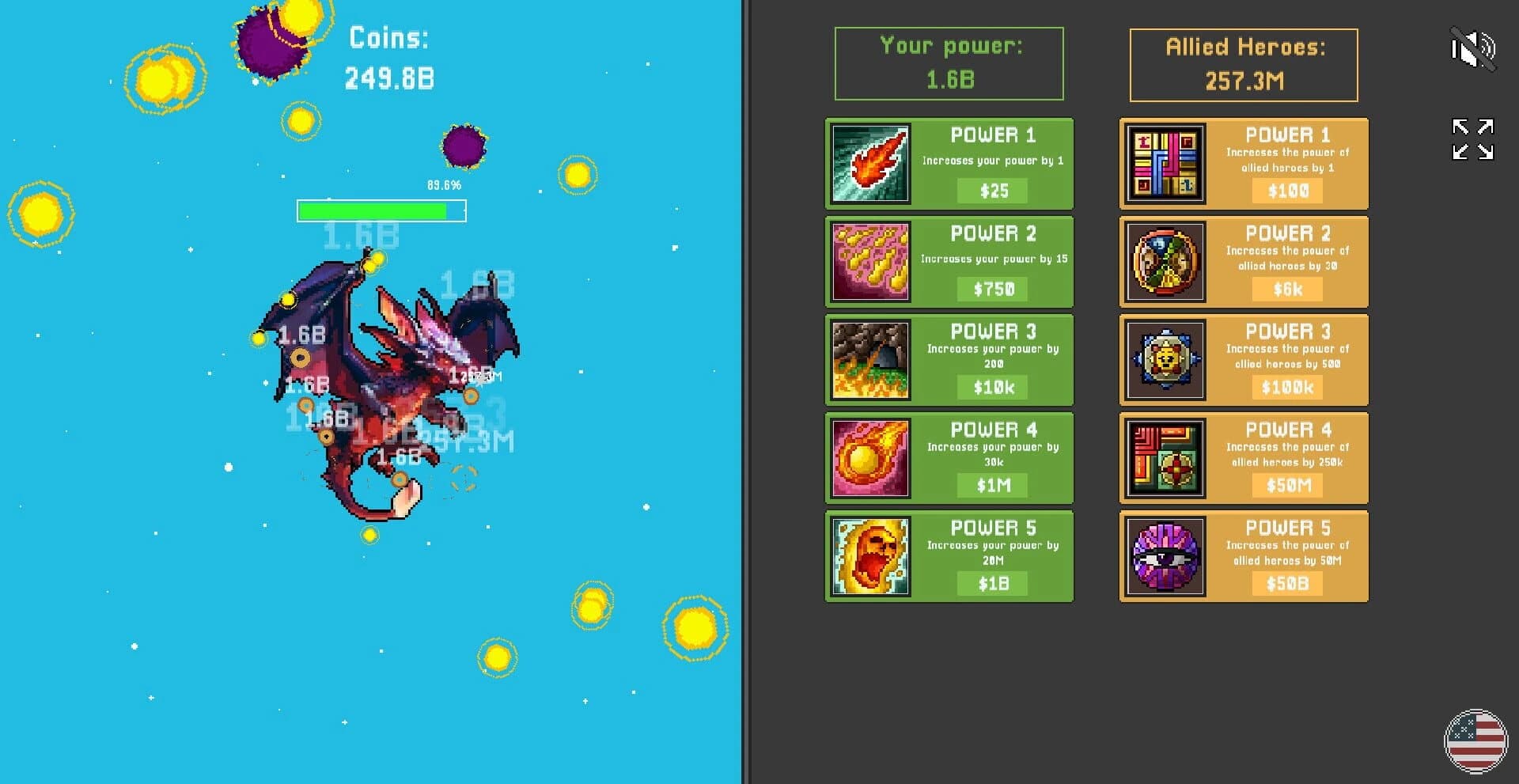Buy Power 5 upgrade for $1B

pyautogui.click(x=991, y=583)
